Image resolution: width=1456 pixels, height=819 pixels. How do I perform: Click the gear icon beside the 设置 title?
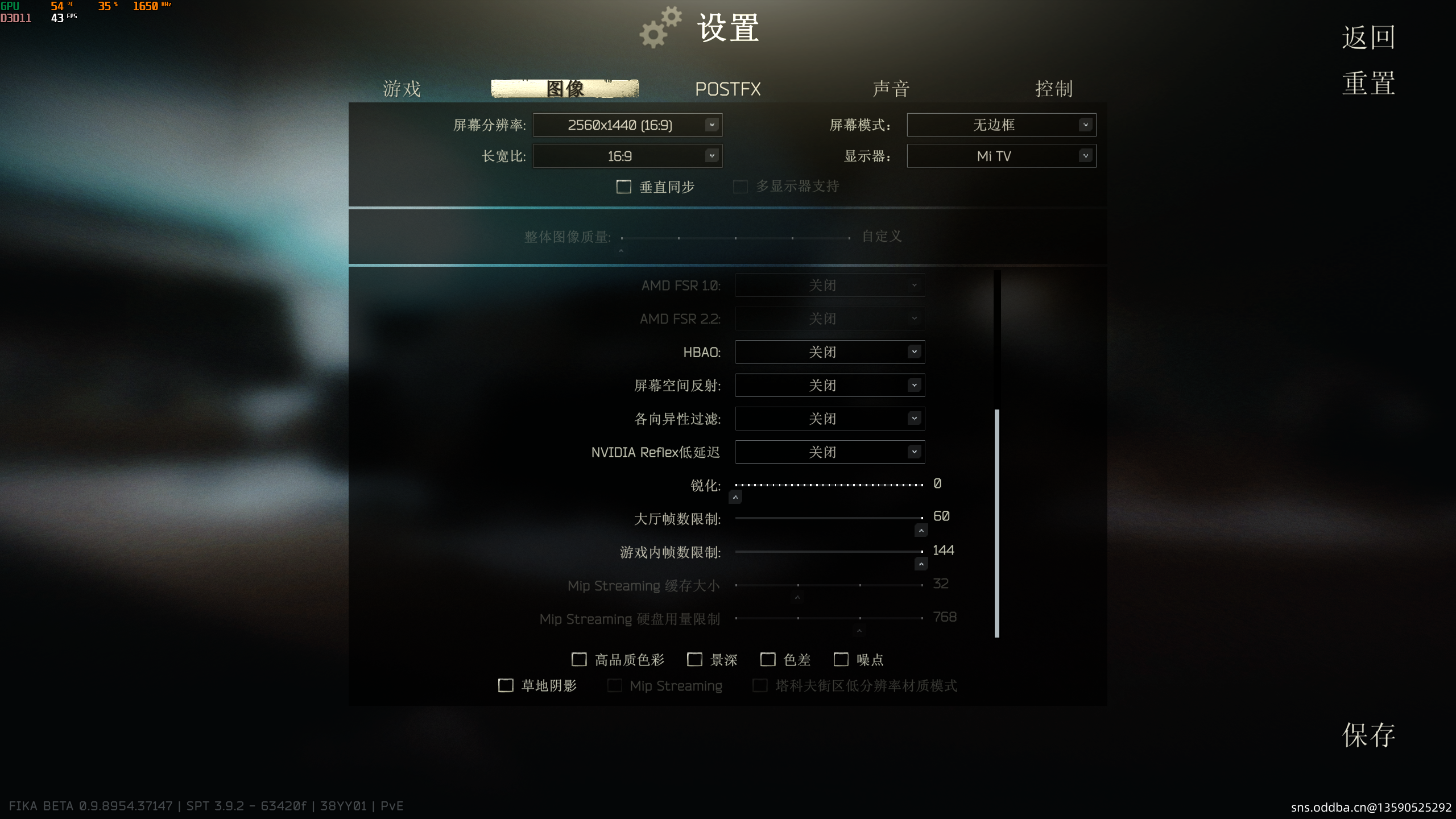(x=660, y=27)
